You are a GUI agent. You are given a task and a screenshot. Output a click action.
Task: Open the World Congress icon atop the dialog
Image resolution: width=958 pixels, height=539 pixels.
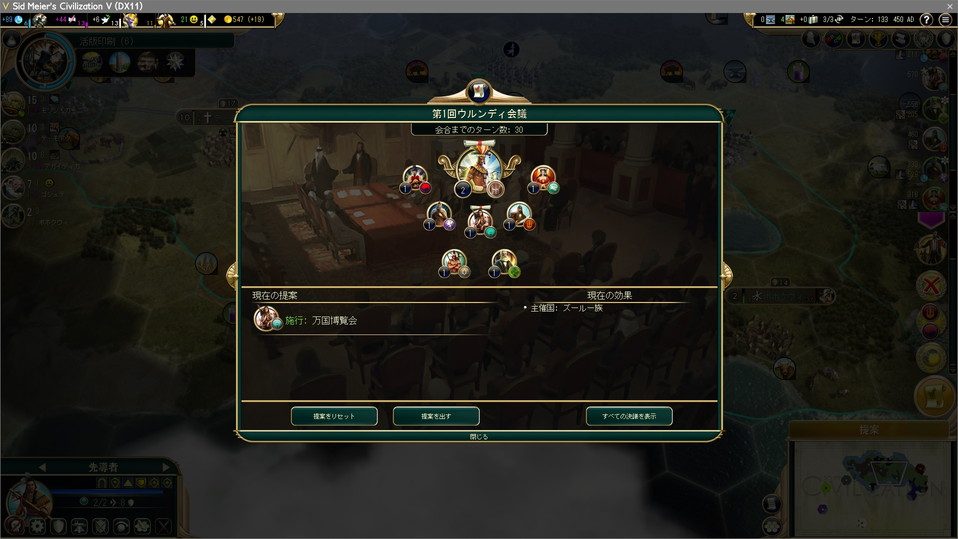(478, 91)
